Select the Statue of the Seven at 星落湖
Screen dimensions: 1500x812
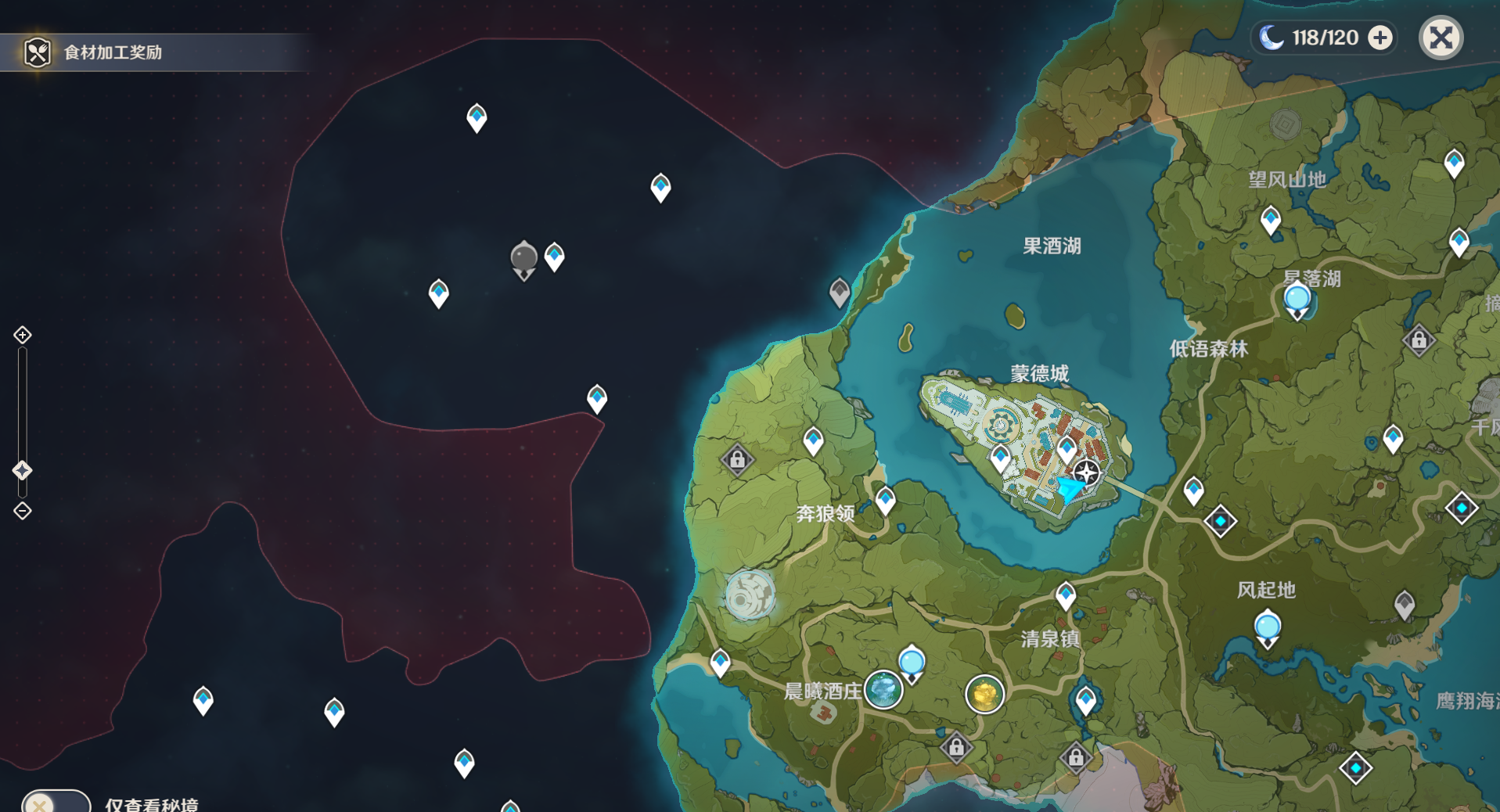pyautogui.click(x=1297, y=300)
